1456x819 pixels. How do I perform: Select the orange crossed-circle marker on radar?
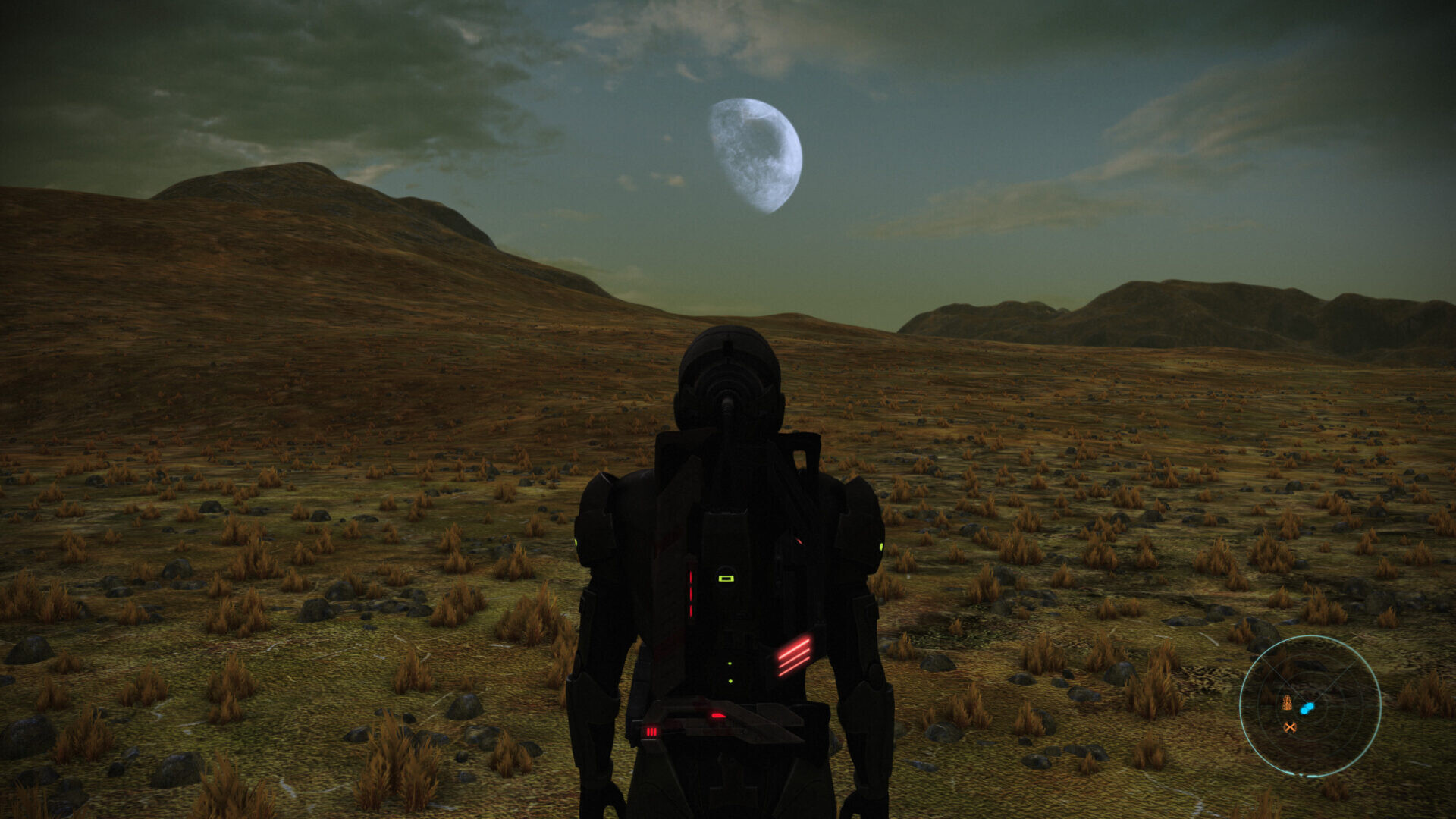[1289, 727]
